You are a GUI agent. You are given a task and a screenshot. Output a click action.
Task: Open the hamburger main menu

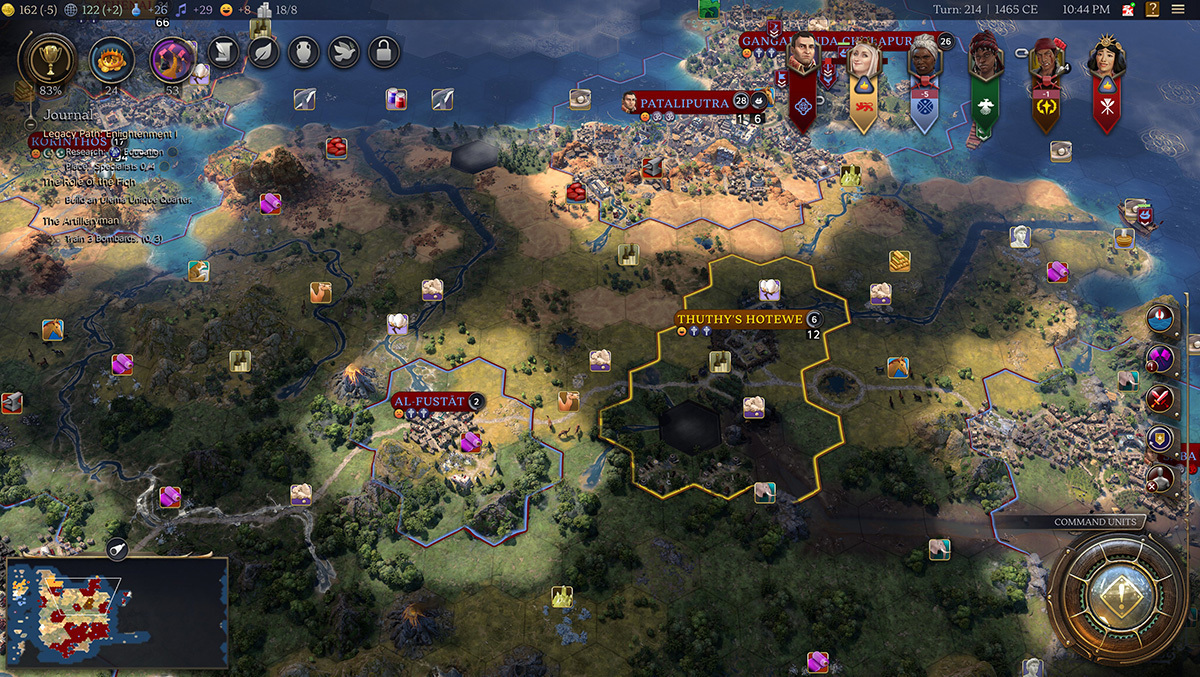[x=1179, y=10]
